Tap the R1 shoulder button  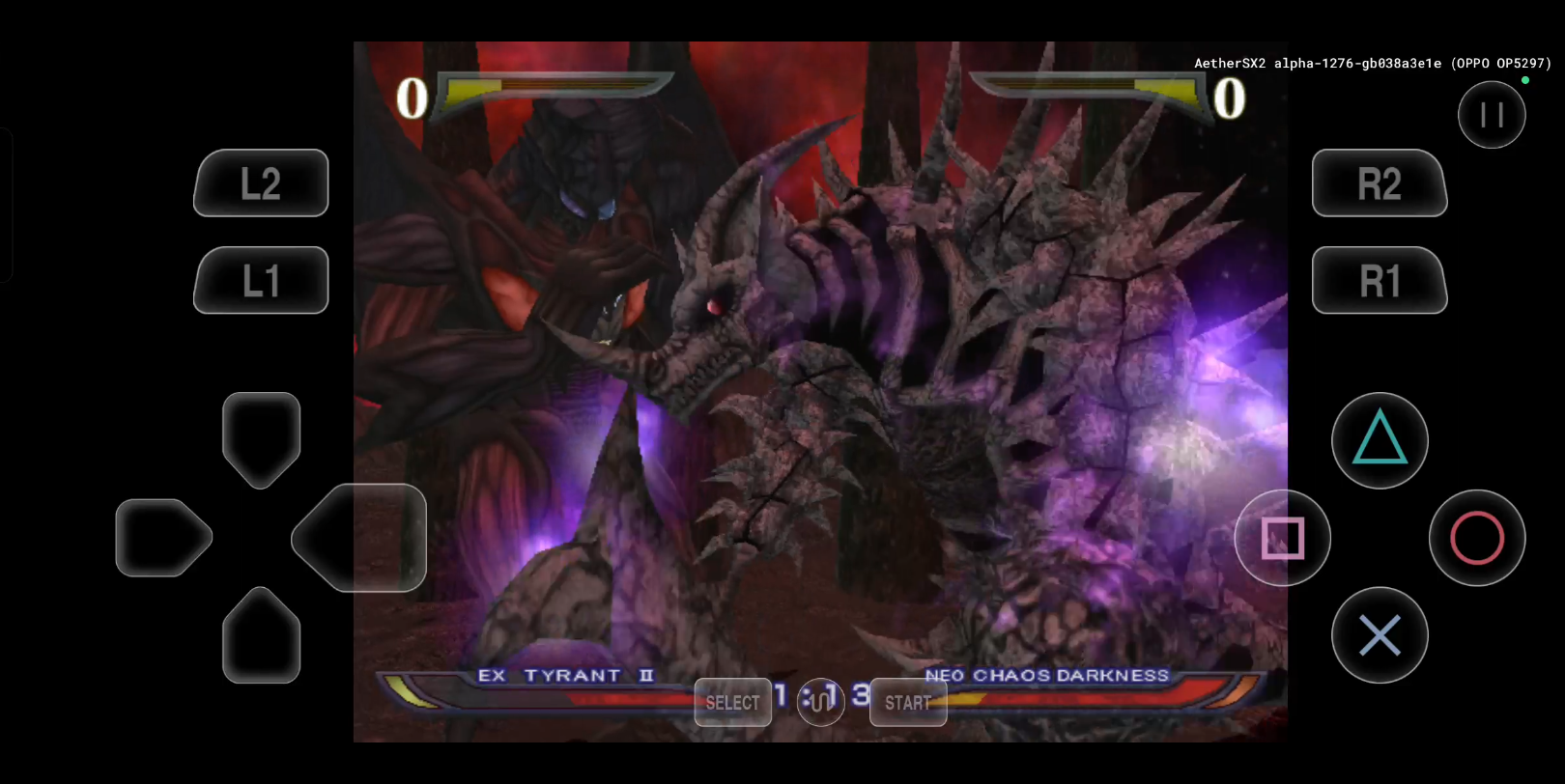1379,280
